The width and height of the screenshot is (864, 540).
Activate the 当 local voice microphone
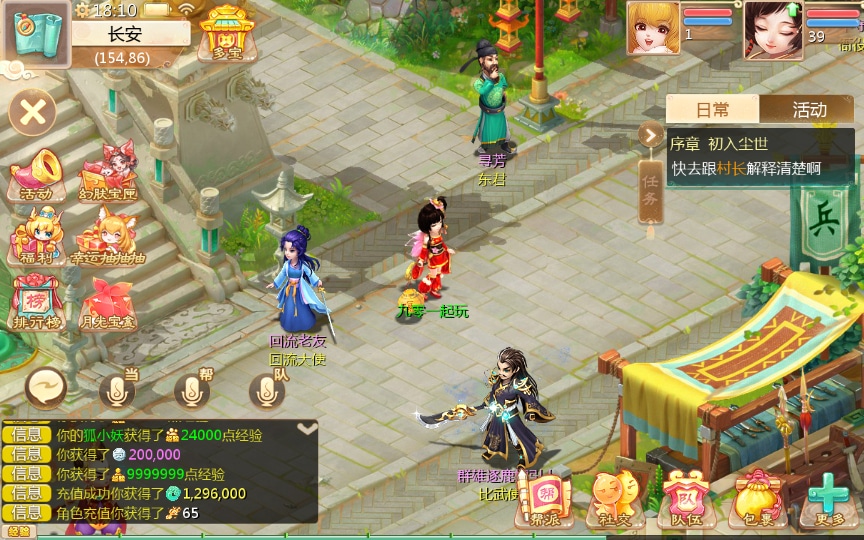[117, 391]
